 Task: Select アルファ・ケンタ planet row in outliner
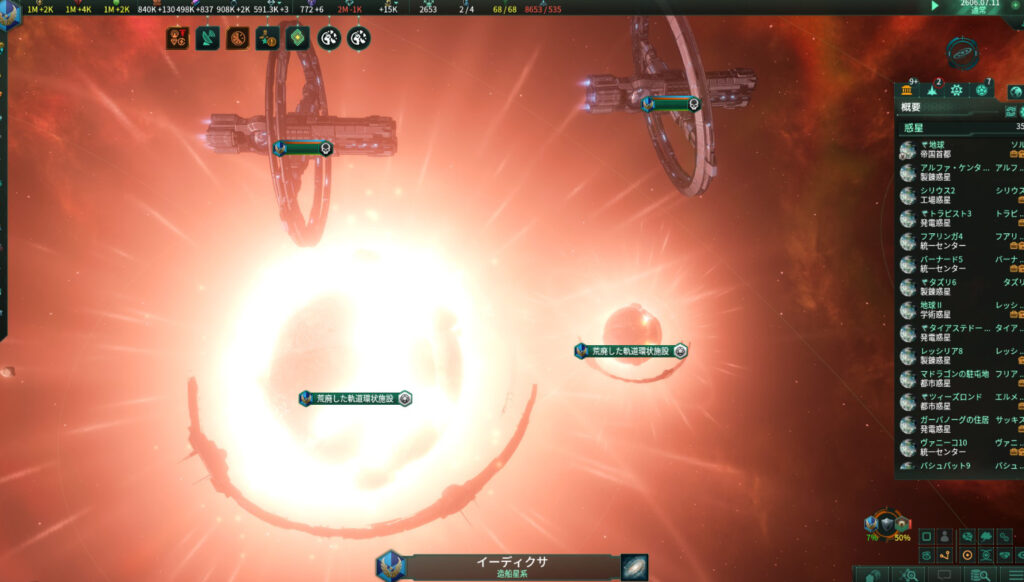pyautogui.click(x=953, y=172)
